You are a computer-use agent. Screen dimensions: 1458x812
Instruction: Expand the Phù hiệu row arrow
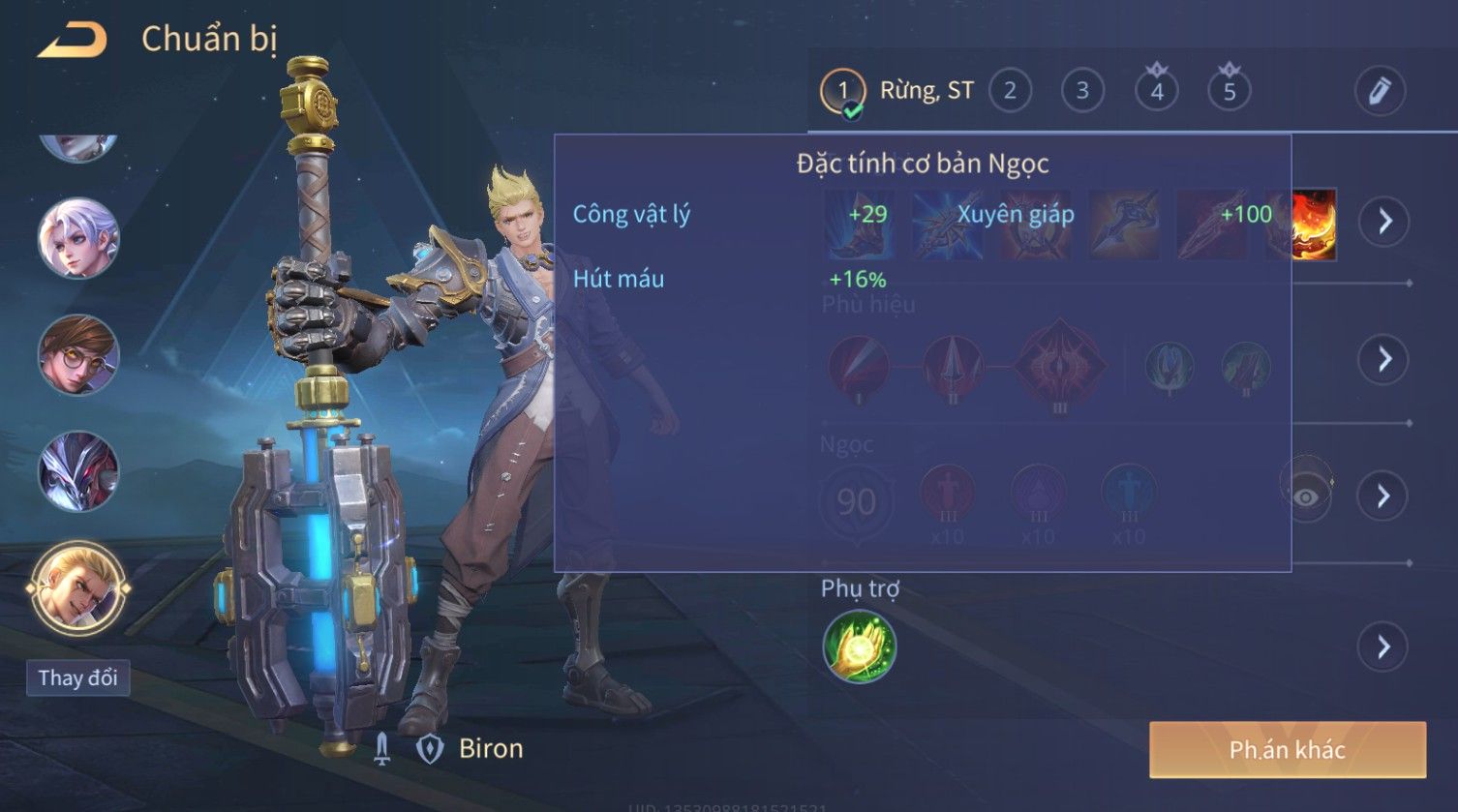(1384, 359)
